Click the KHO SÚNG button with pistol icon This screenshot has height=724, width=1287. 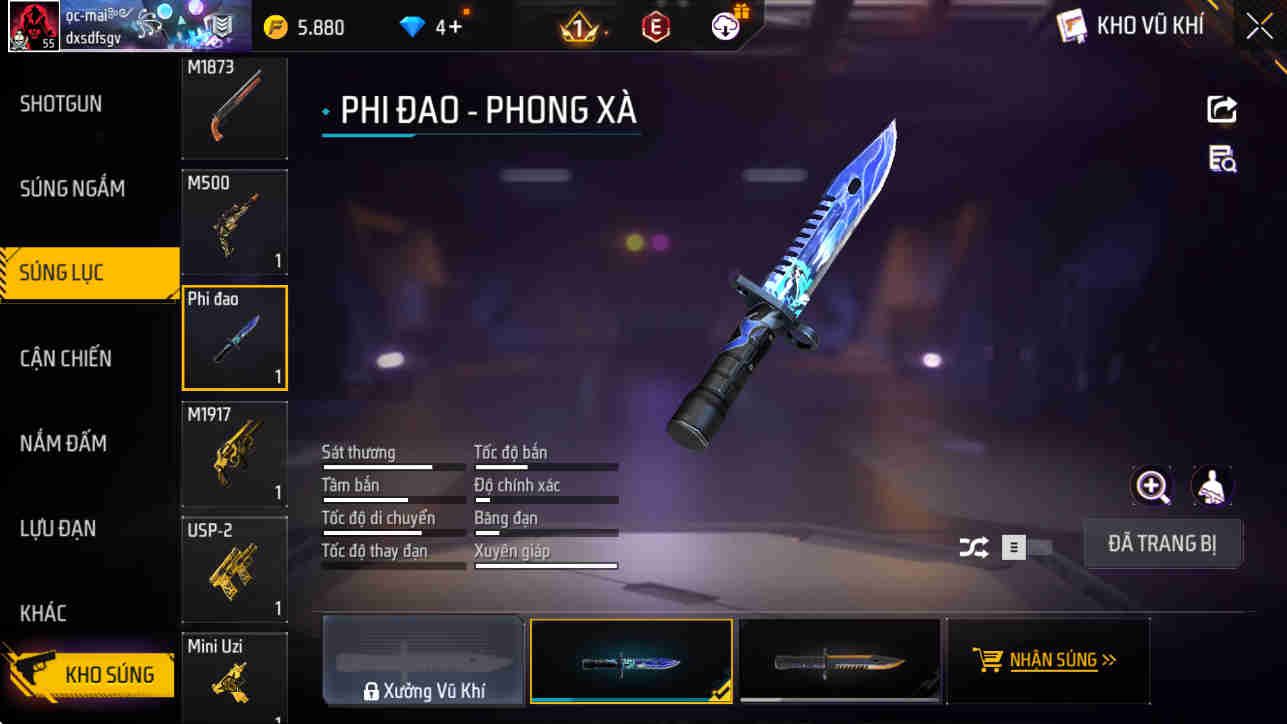point(90,675)
